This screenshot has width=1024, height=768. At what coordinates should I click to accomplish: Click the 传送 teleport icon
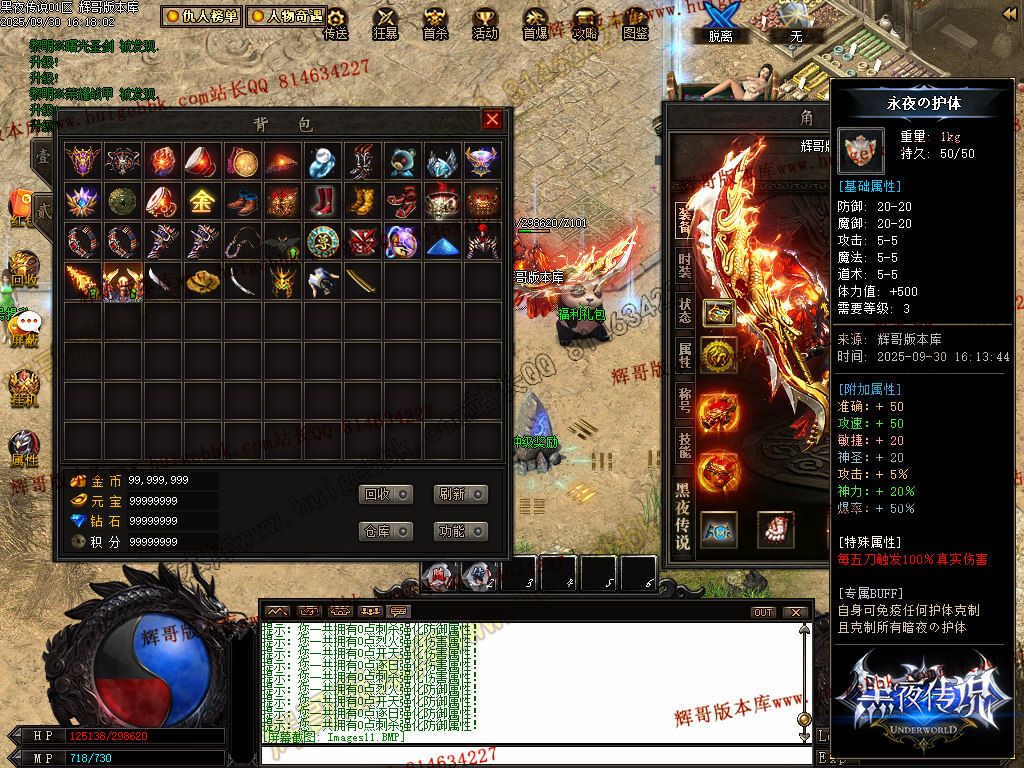(x=336, y=22)
